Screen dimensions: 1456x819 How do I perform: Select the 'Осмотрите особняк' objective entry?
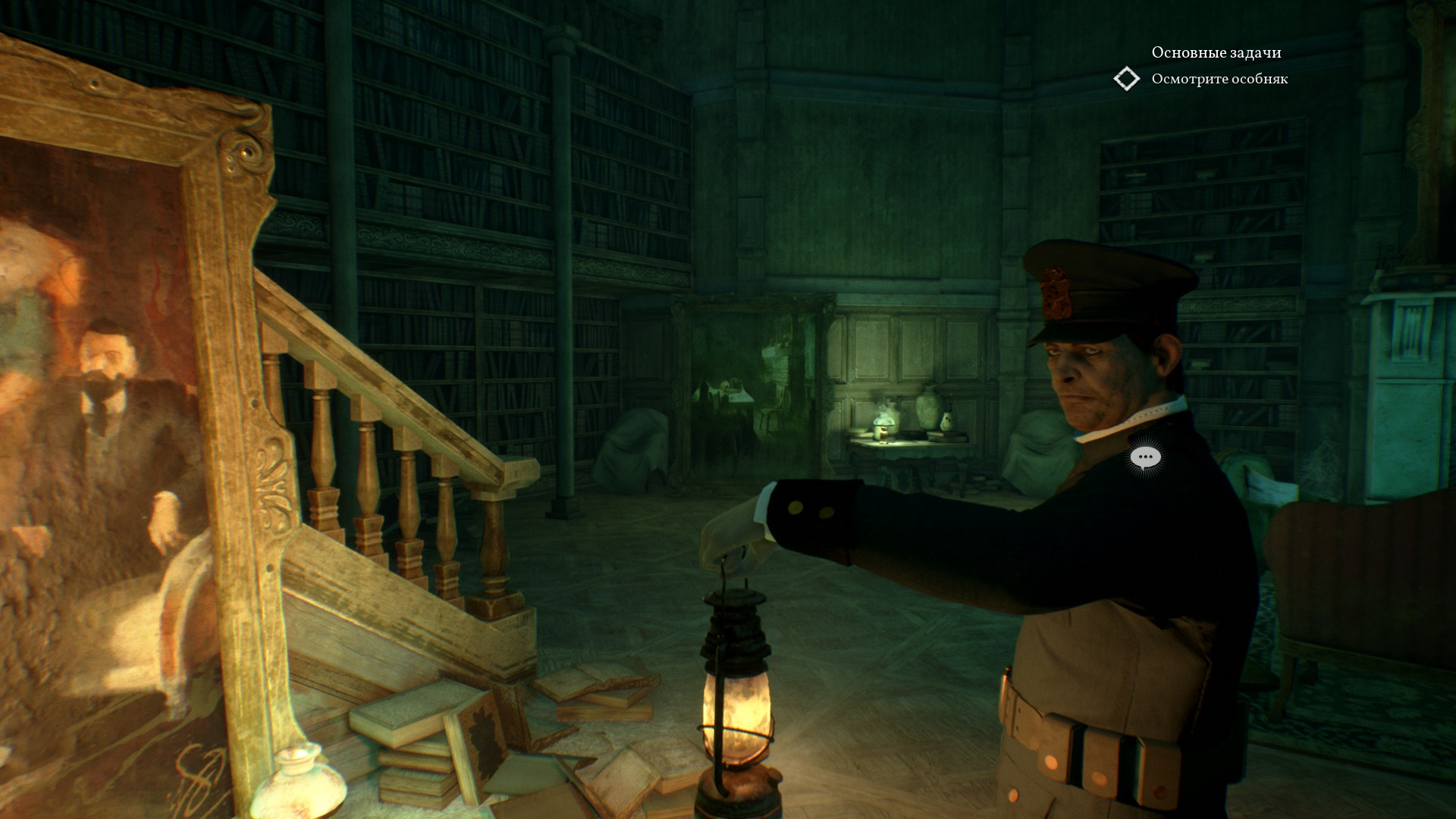point(1219,79)
